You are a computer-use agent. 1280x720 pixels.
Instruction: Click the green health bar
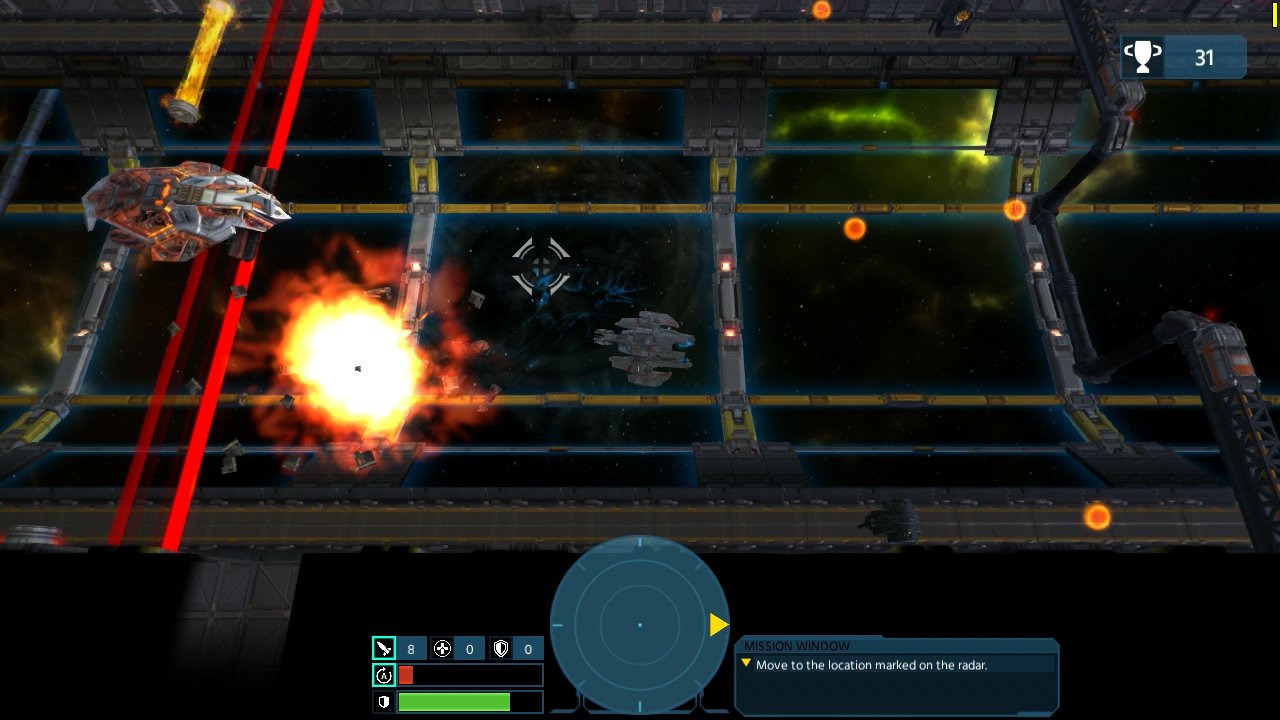pyautogui.click(x=455, y=702)
